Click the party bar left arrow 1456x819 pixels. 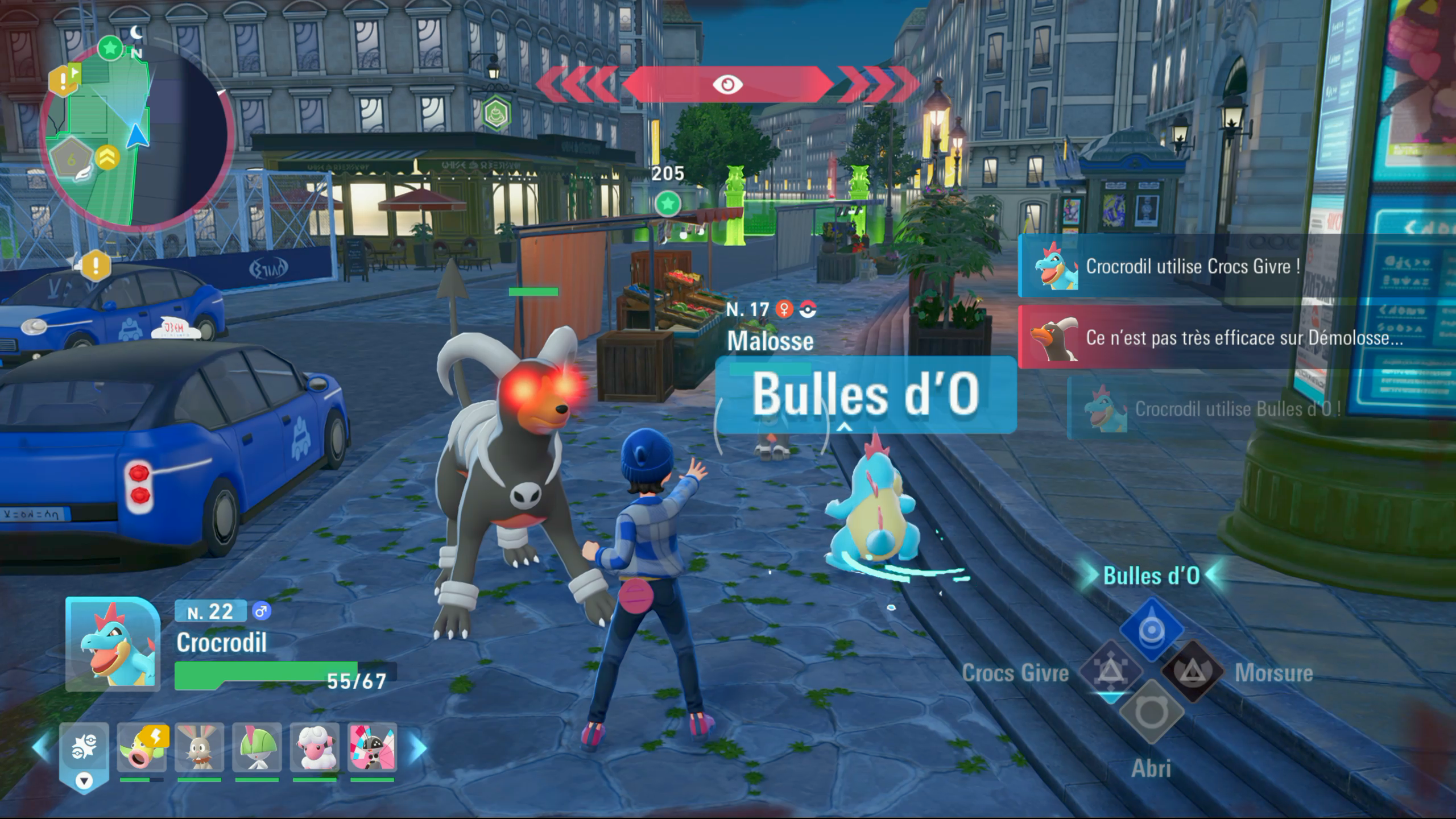tap(41, 747)
